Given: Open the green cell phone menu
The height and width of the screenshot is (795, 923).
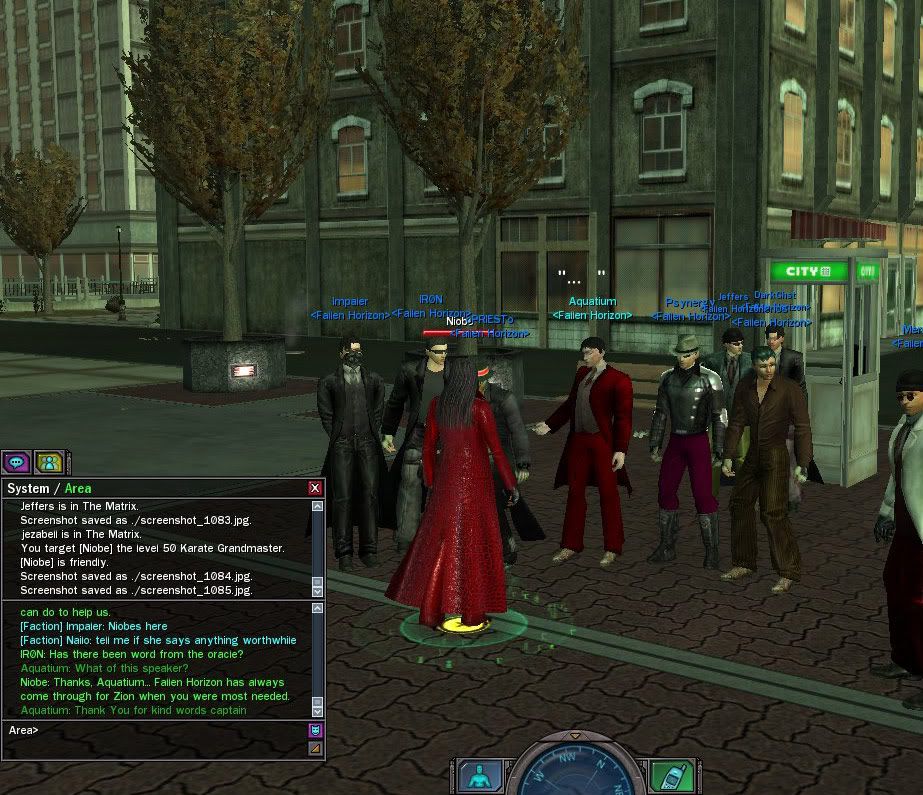Looking at the screenshot, I should pos(671,776).
